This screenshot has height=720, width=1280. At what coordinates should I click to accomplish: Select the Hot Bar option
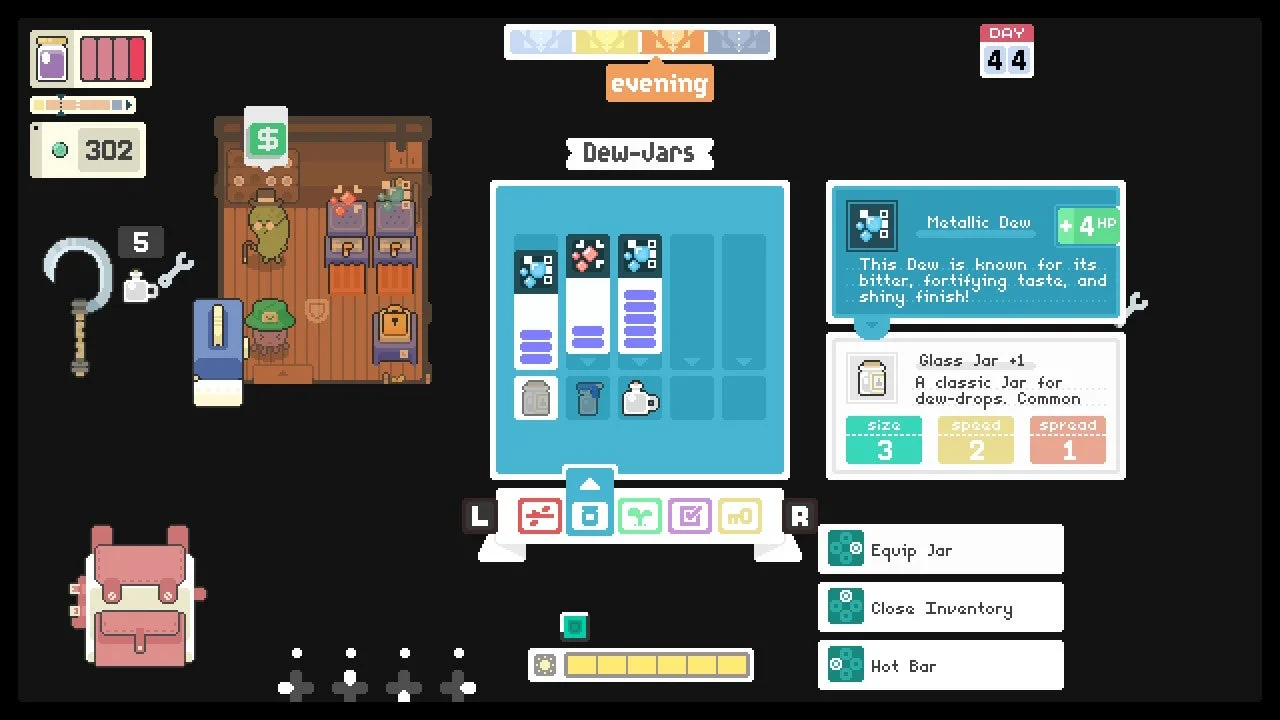pos(940,666)
